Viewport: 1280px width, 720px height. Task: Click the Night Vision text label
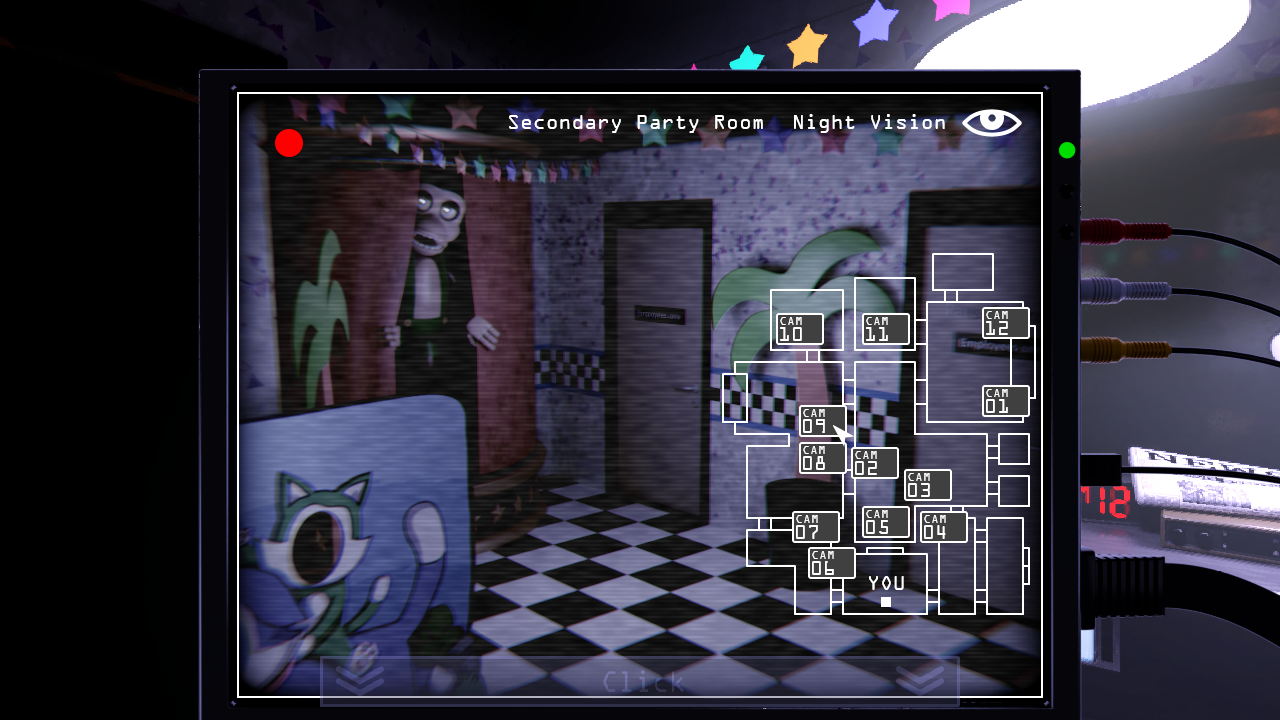(869, 122)
